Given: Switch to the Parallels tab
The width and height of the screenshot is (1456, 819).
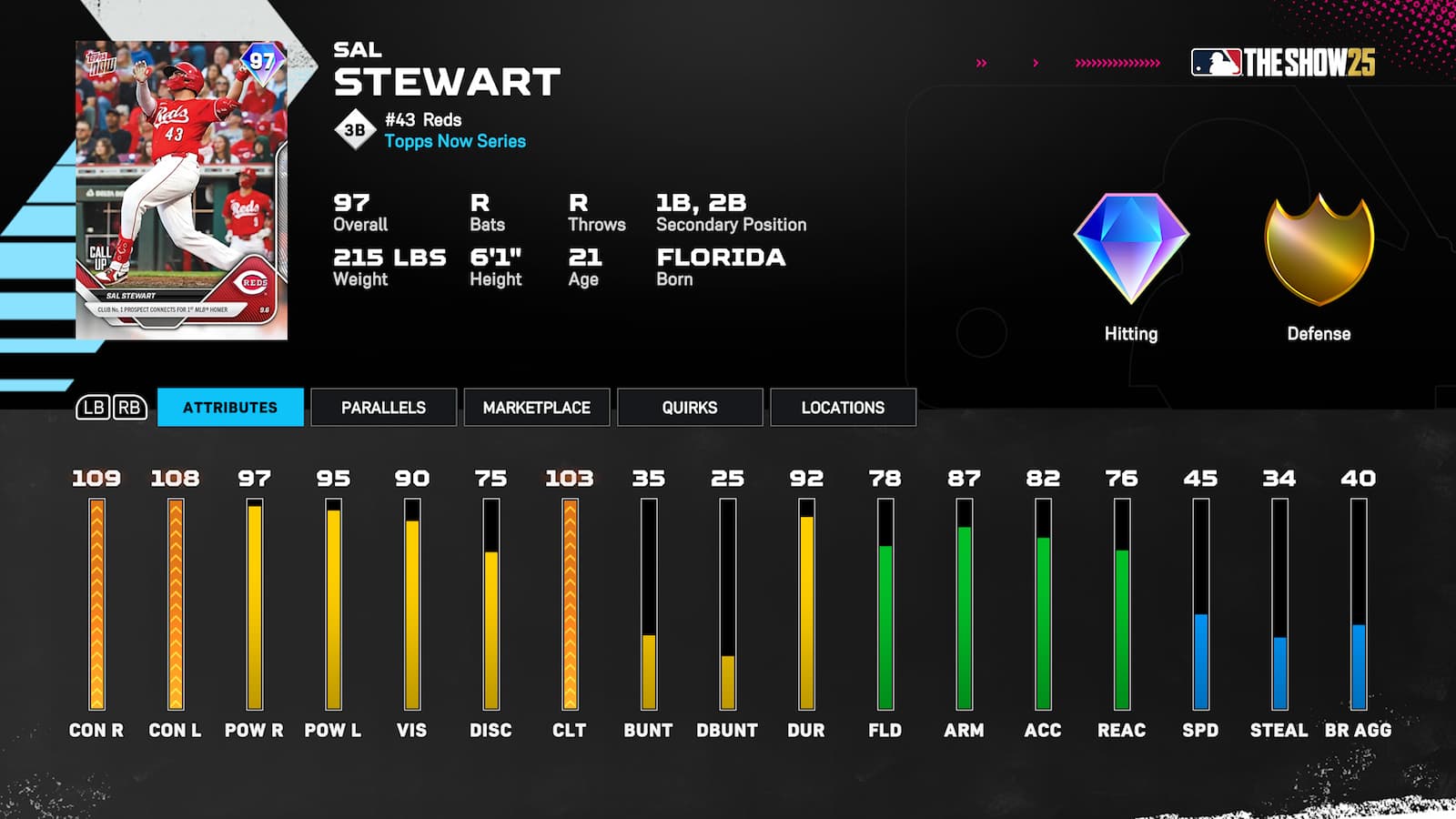Looking at the screenshot, I should [383, 408].
